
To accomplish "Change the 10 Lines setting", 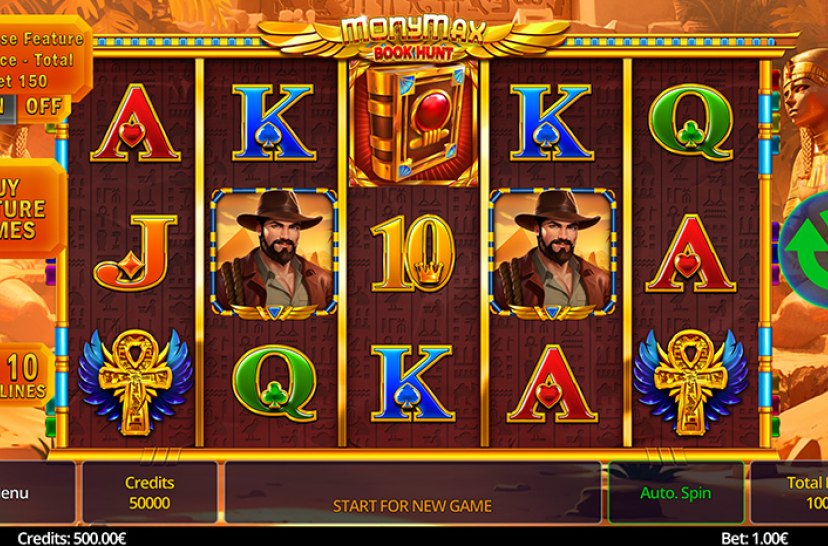I will [26, 376].
